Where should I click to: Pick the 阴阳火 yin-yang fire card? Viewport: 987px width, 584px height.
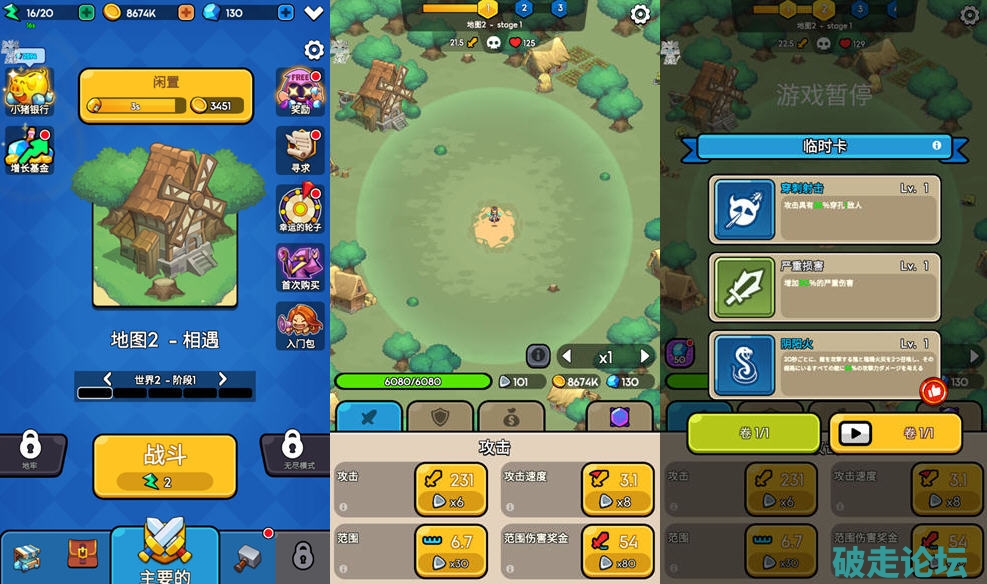[x=825, y=364]
